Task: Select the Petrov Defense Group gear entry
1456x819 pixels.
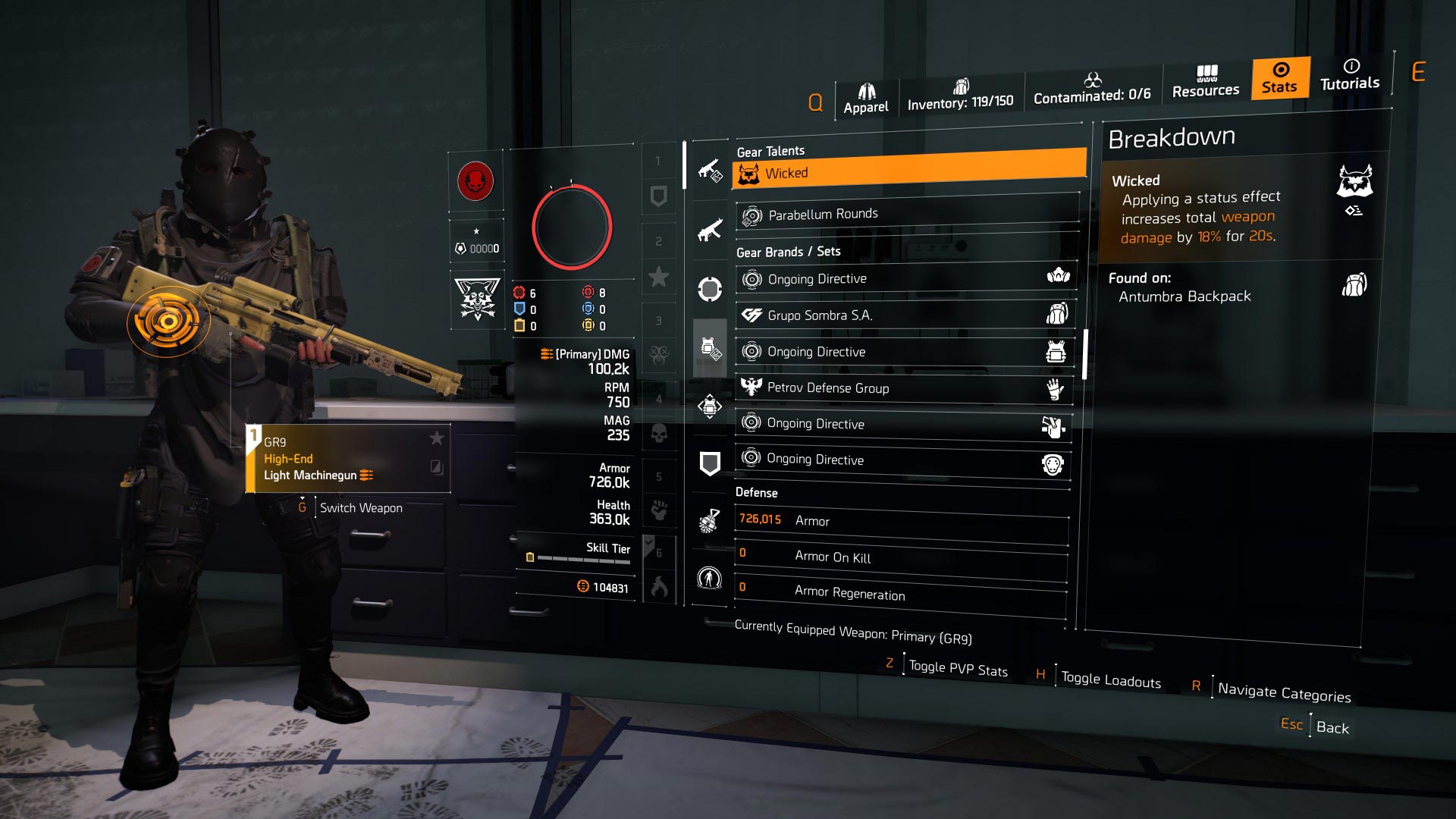Action: click(x=902, y=389)
